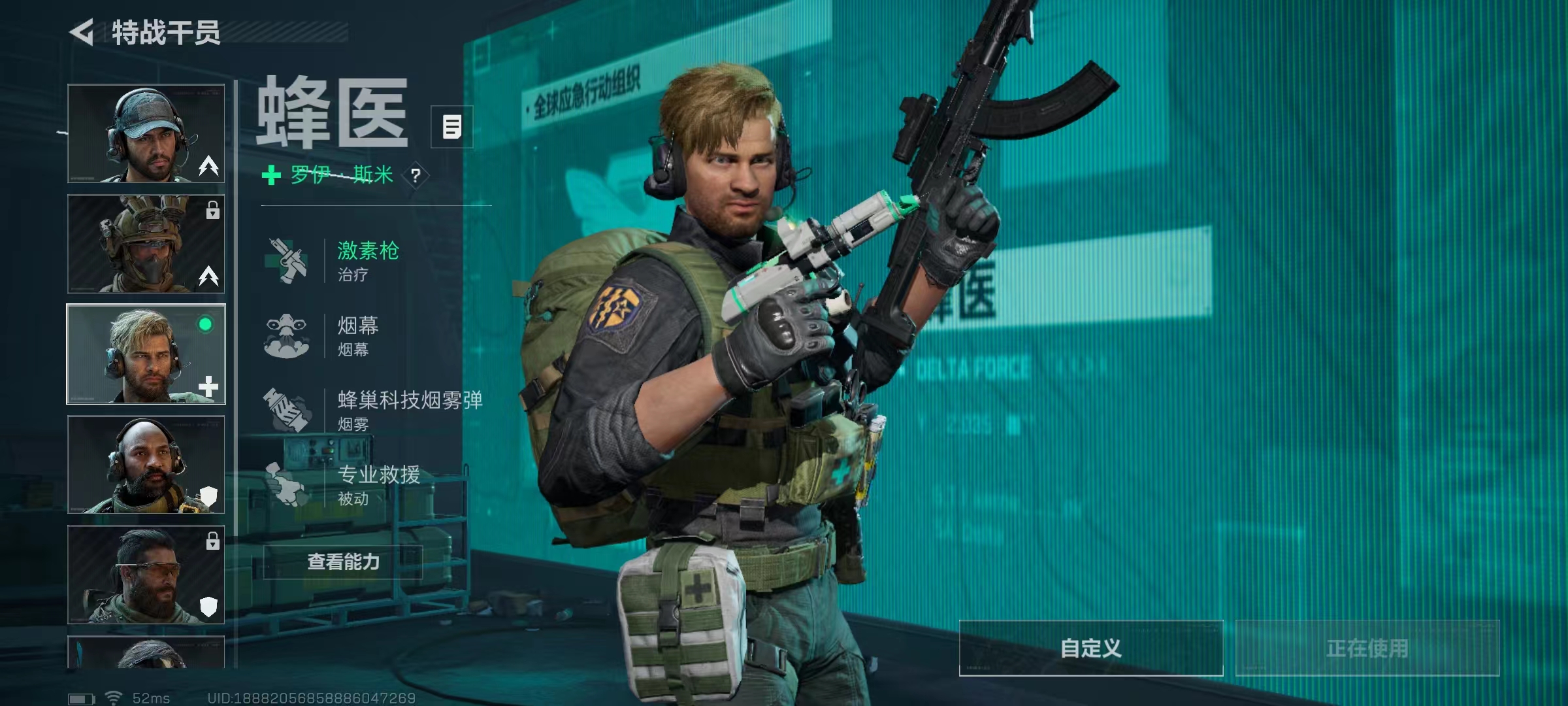Select the operator wearing a blue cap
This screenshot has width=1568, height=706.
coord(146,133)
